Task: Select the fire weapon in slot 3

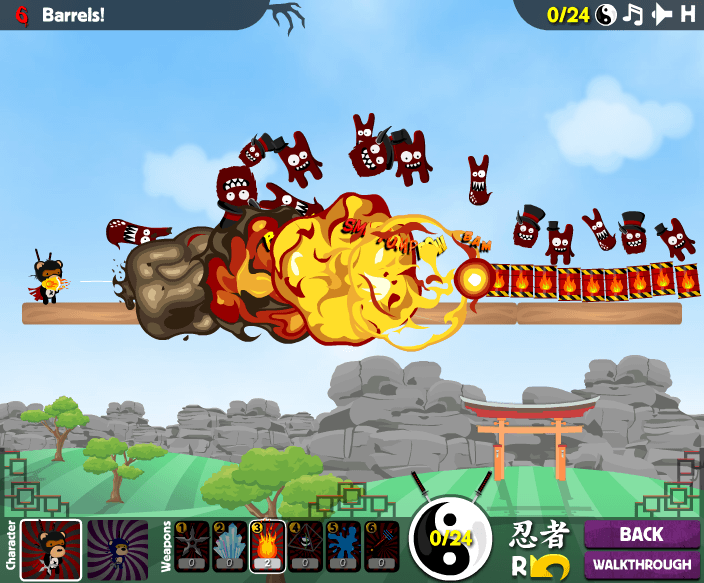Action: (267, 547)
